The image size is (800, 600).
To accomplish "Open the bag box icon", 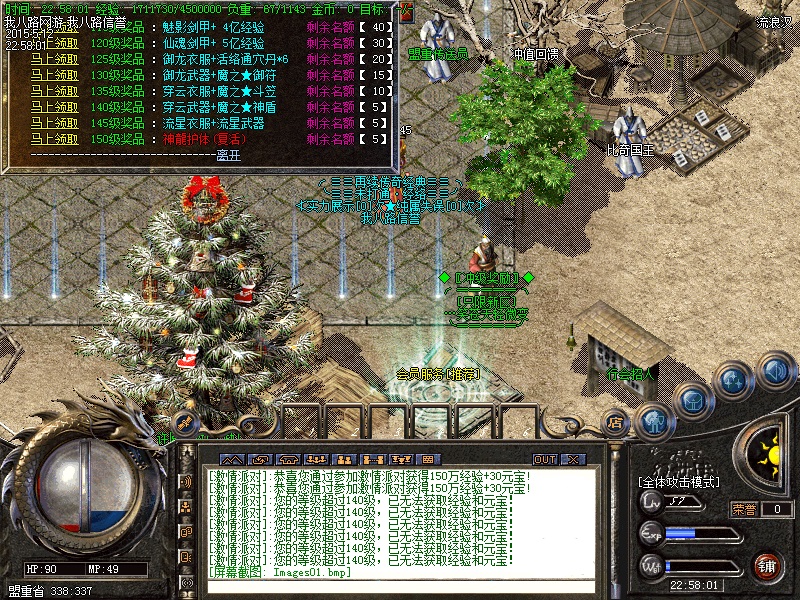I will 691,400.
